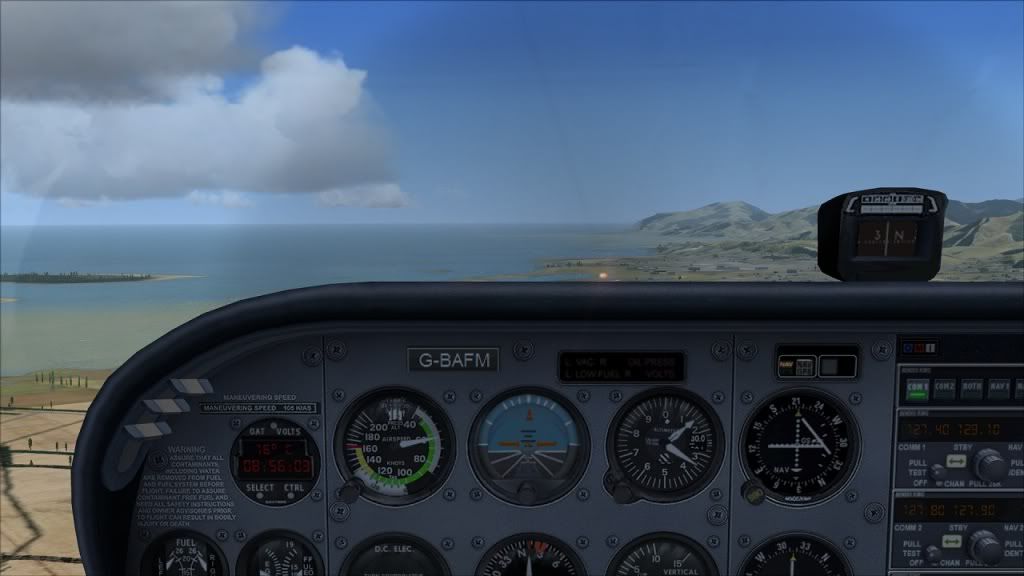
Task: Click the airspeed indicator calibration knob
Action: (x=350, y=491)
